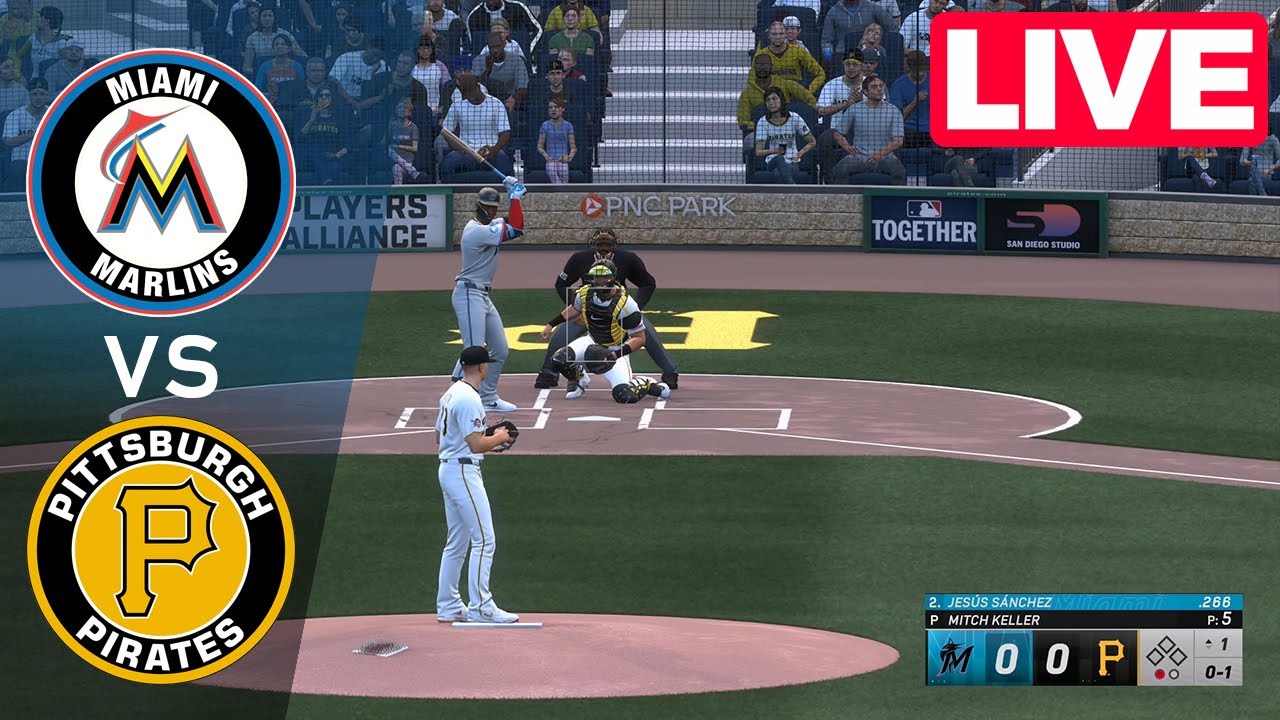The width and height of the screenshot is (1280, 720).
Task: Toggle the second out indicator circle
Action: pos(1174,674)
